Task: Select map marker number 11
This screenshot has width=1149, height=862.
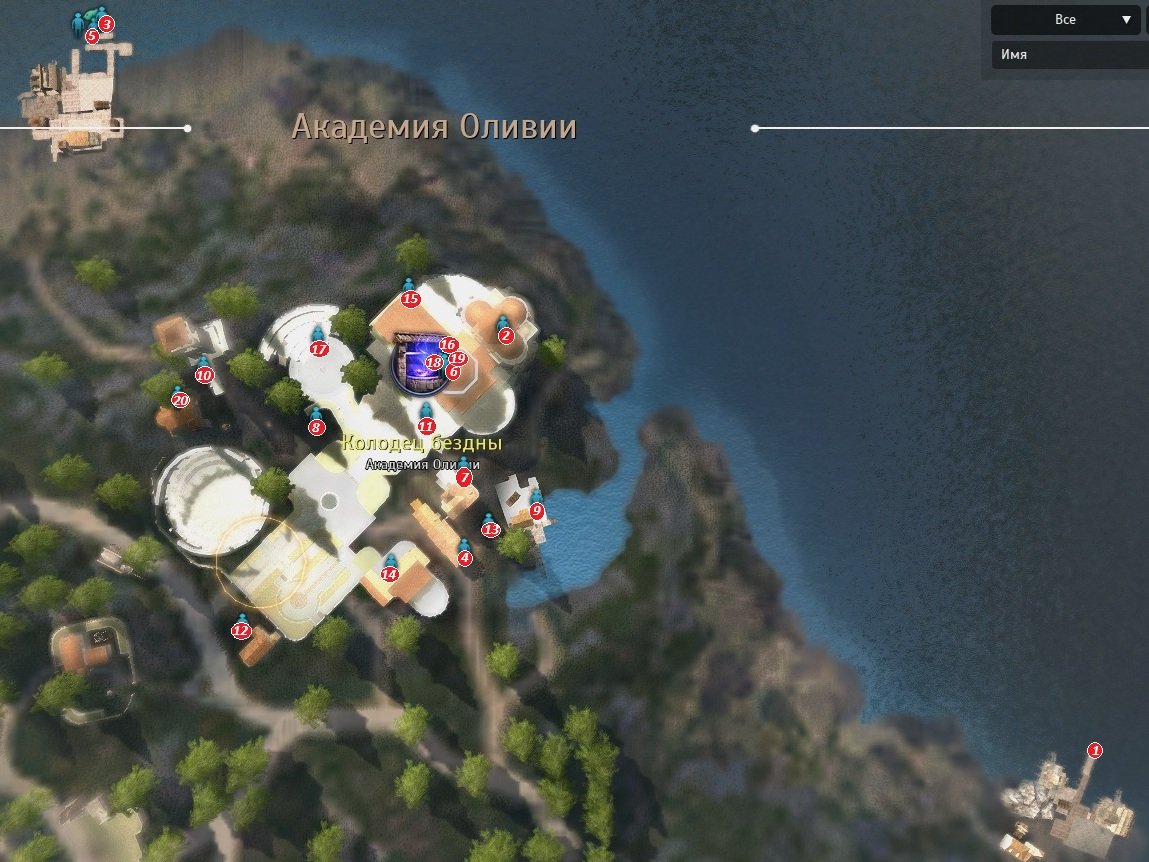Action: pos(426,426)
